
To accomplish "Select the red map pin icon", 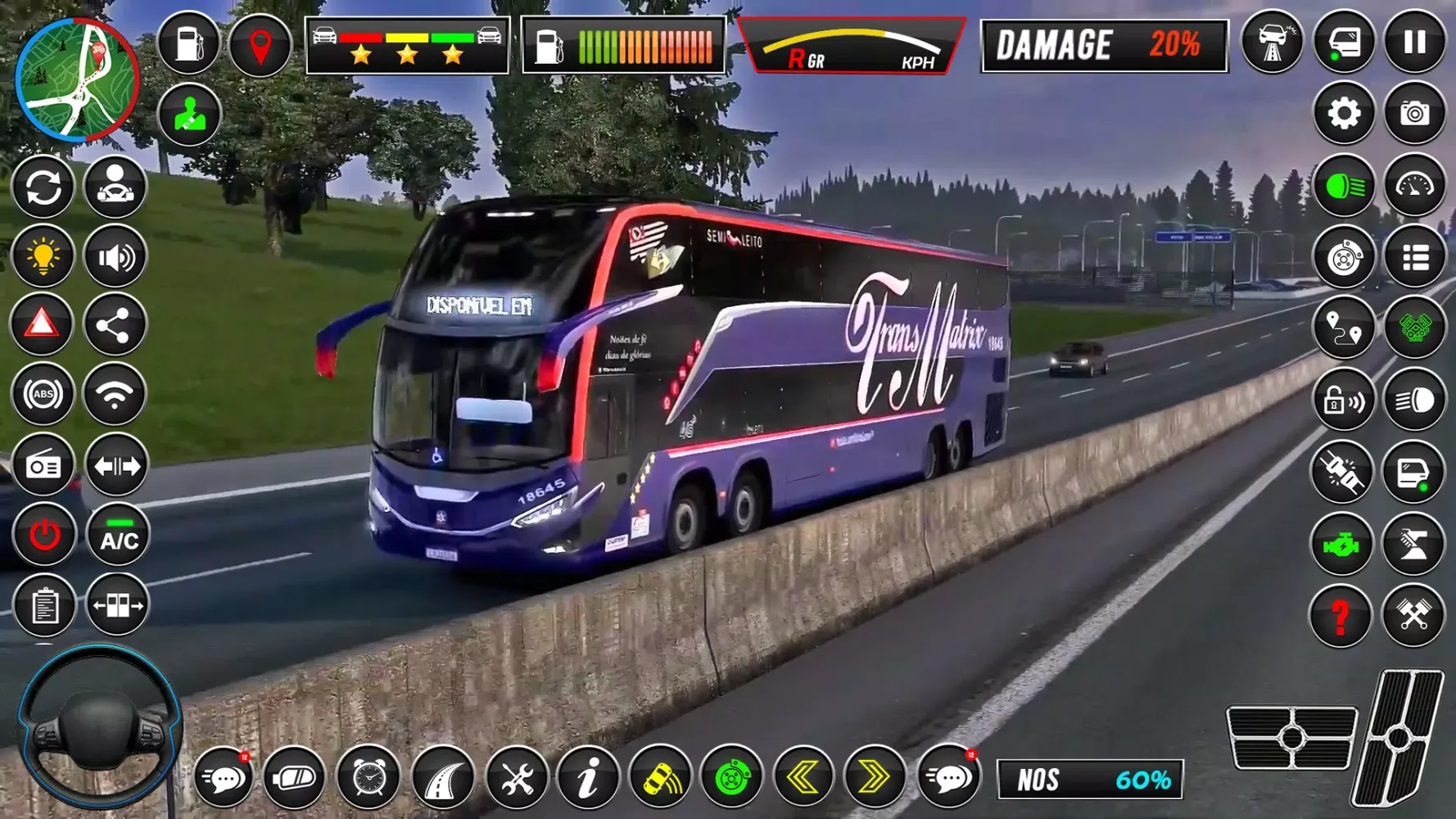I will click(260, 45).
